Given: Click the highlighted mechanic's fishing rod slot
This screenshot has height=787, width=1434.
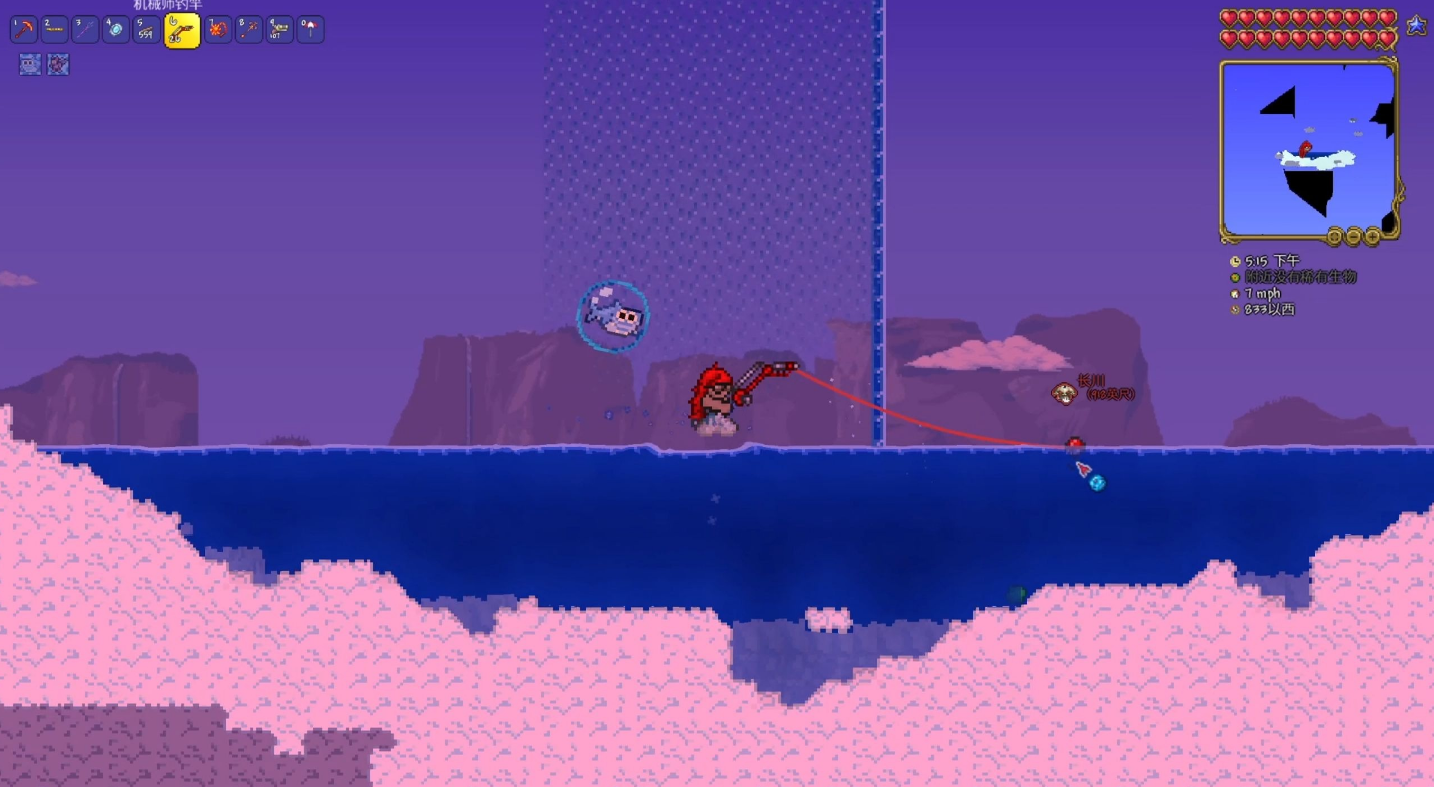Looking at the screenshot, I should click(x=182, y=31).
